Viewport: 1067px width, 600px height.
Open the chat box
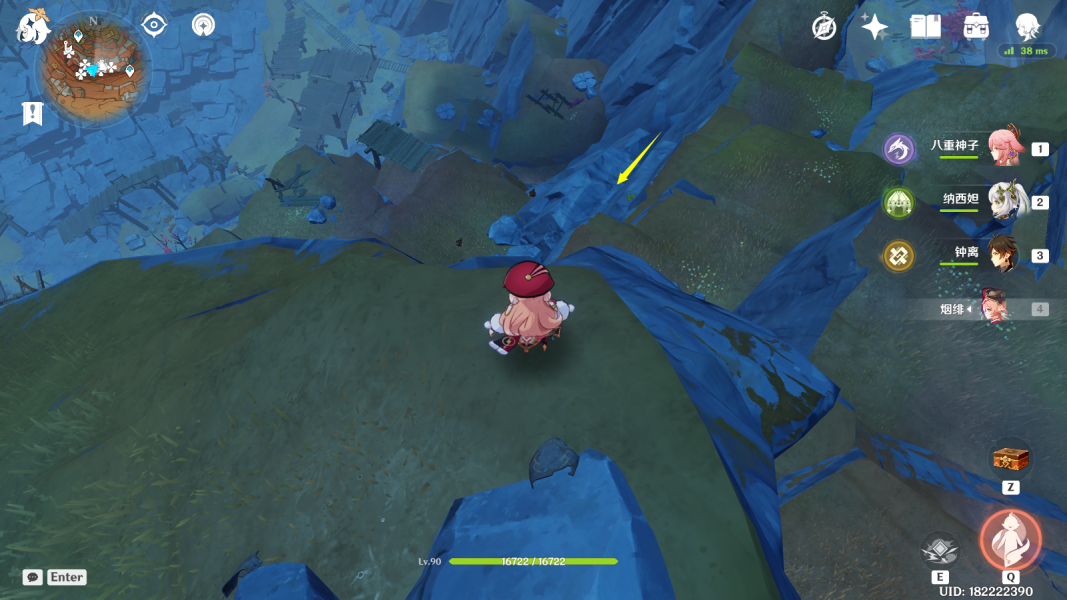click(x=55, y=577)
